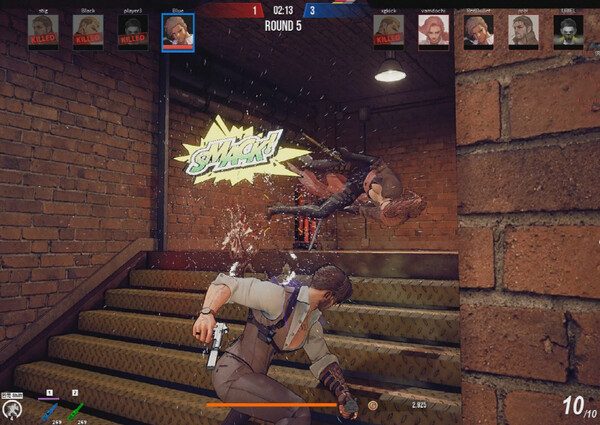
Task: Click the killed player3 portrait
Action: [133, 32]
